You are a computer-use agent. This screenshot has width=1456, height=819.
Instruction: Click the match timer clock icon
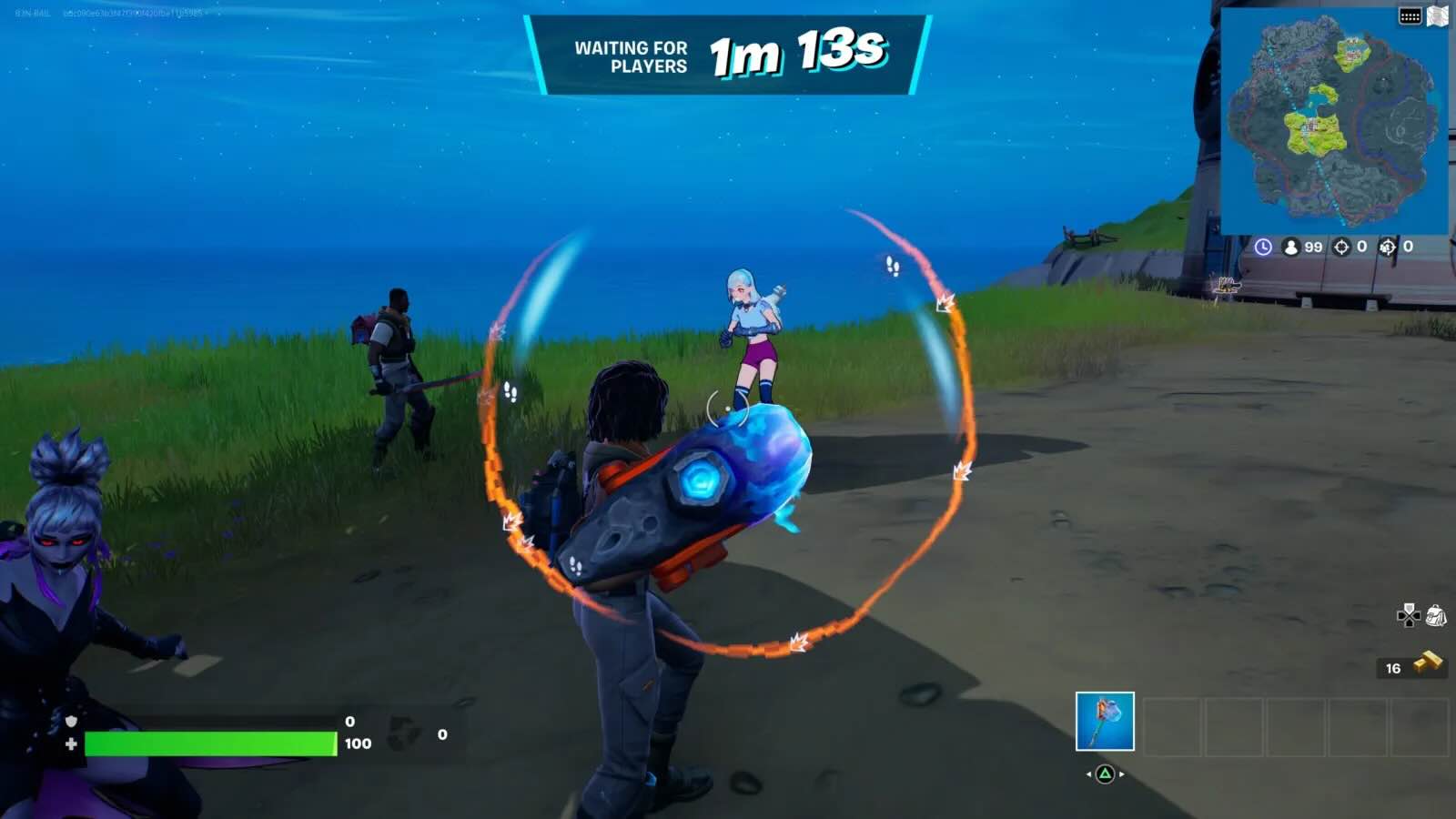(x=1263, y=248)
